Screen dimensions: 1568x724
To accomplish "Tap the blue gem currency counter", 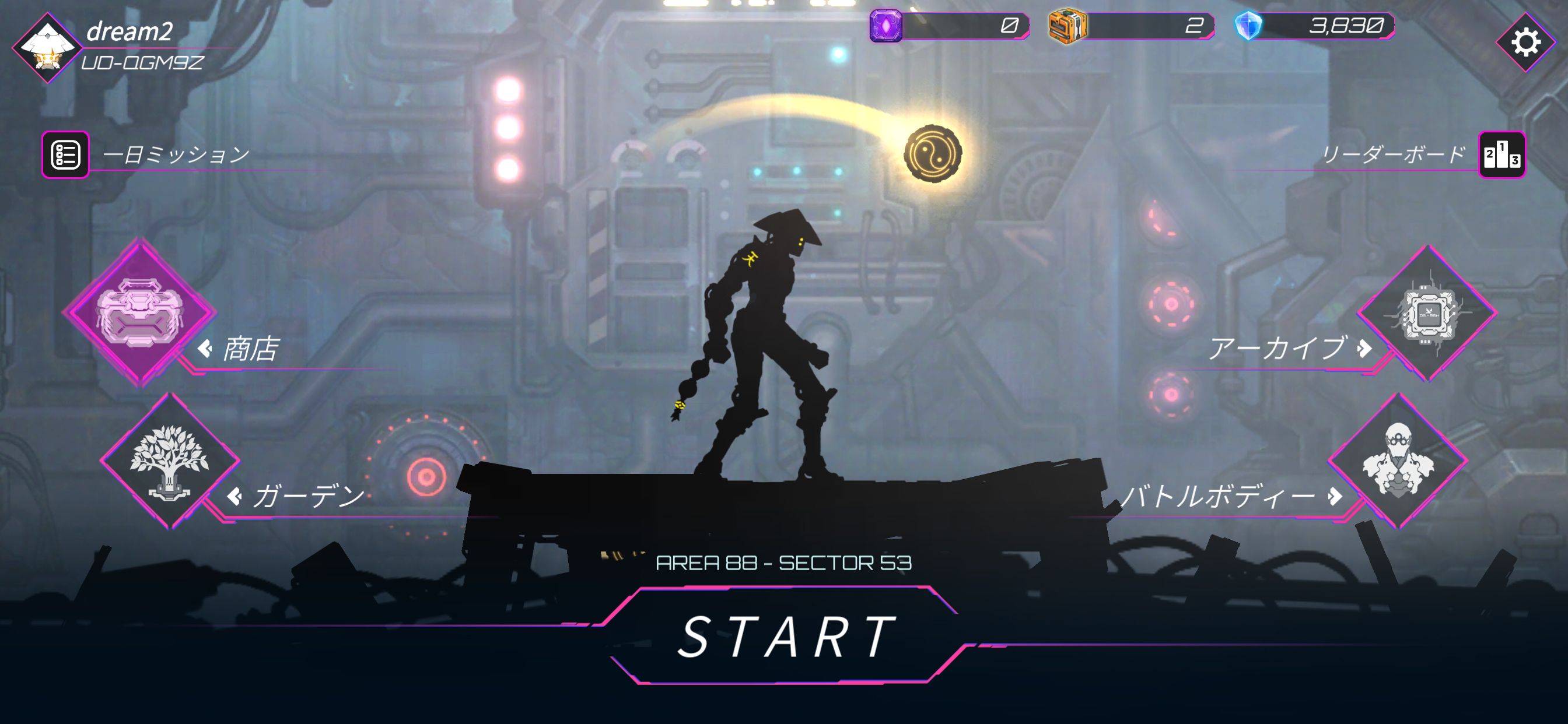I will (x=1314, y=26).
